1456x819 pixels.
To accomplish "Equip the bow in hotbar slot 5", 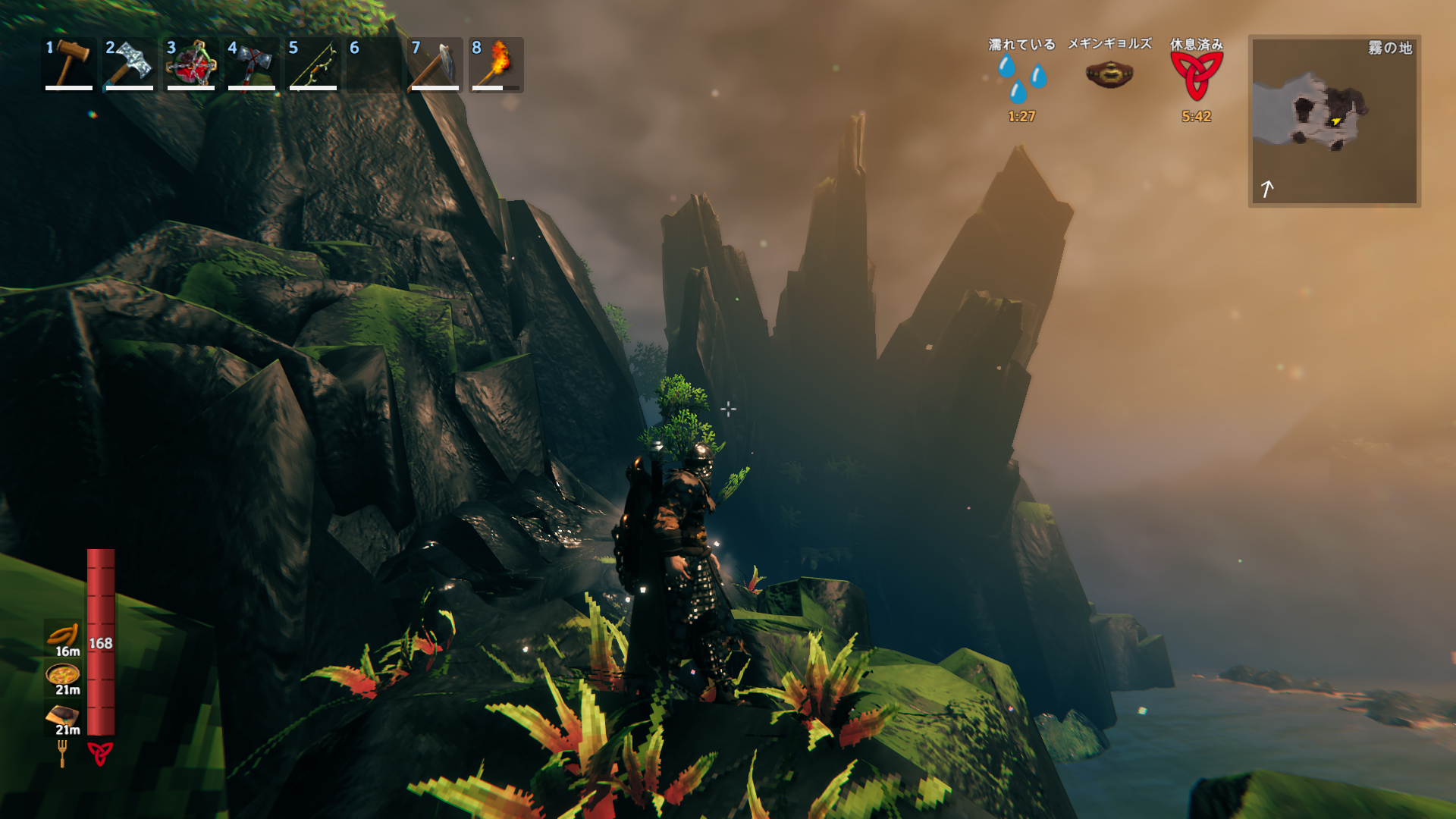I will coord(313,64).
